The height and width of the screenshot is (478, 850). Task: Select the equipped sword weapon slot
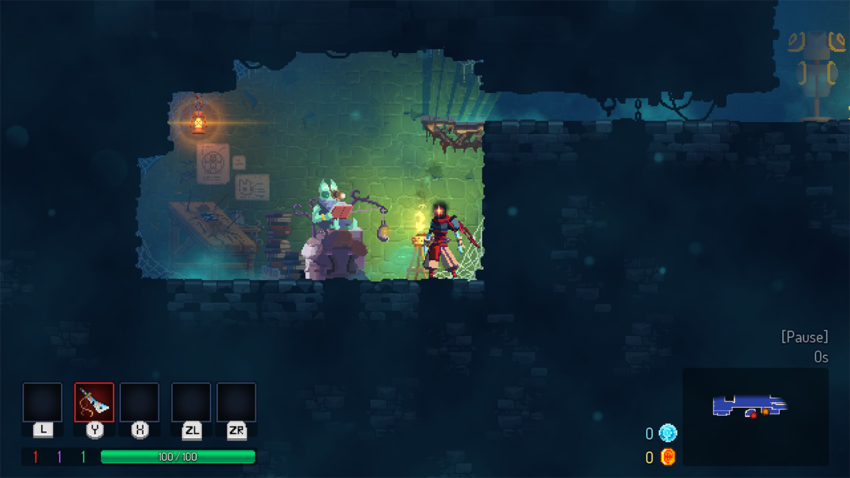(x=94, y=402)
